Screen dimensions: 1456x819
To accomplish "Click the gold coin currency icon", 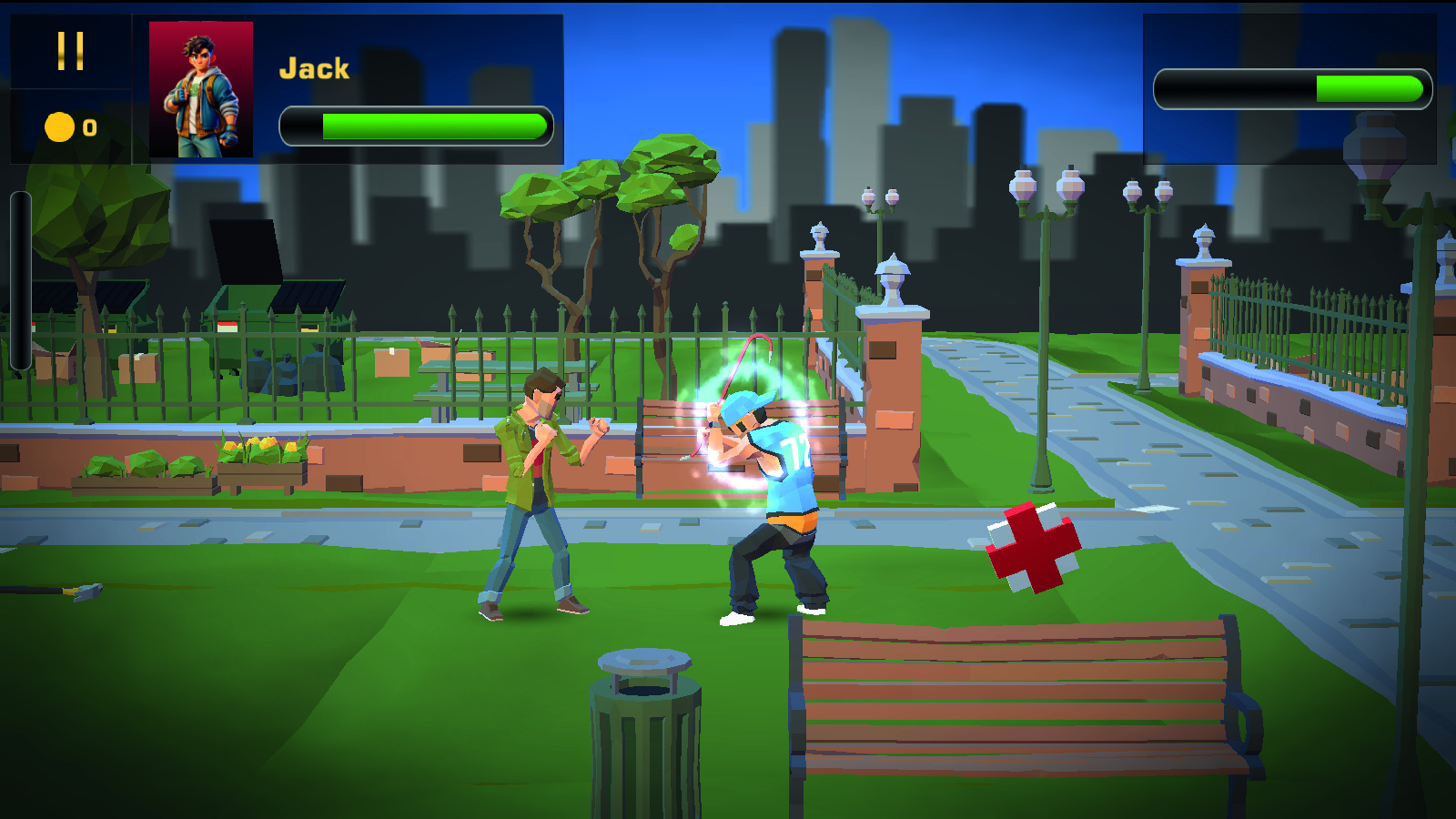I will coord(59,127).
